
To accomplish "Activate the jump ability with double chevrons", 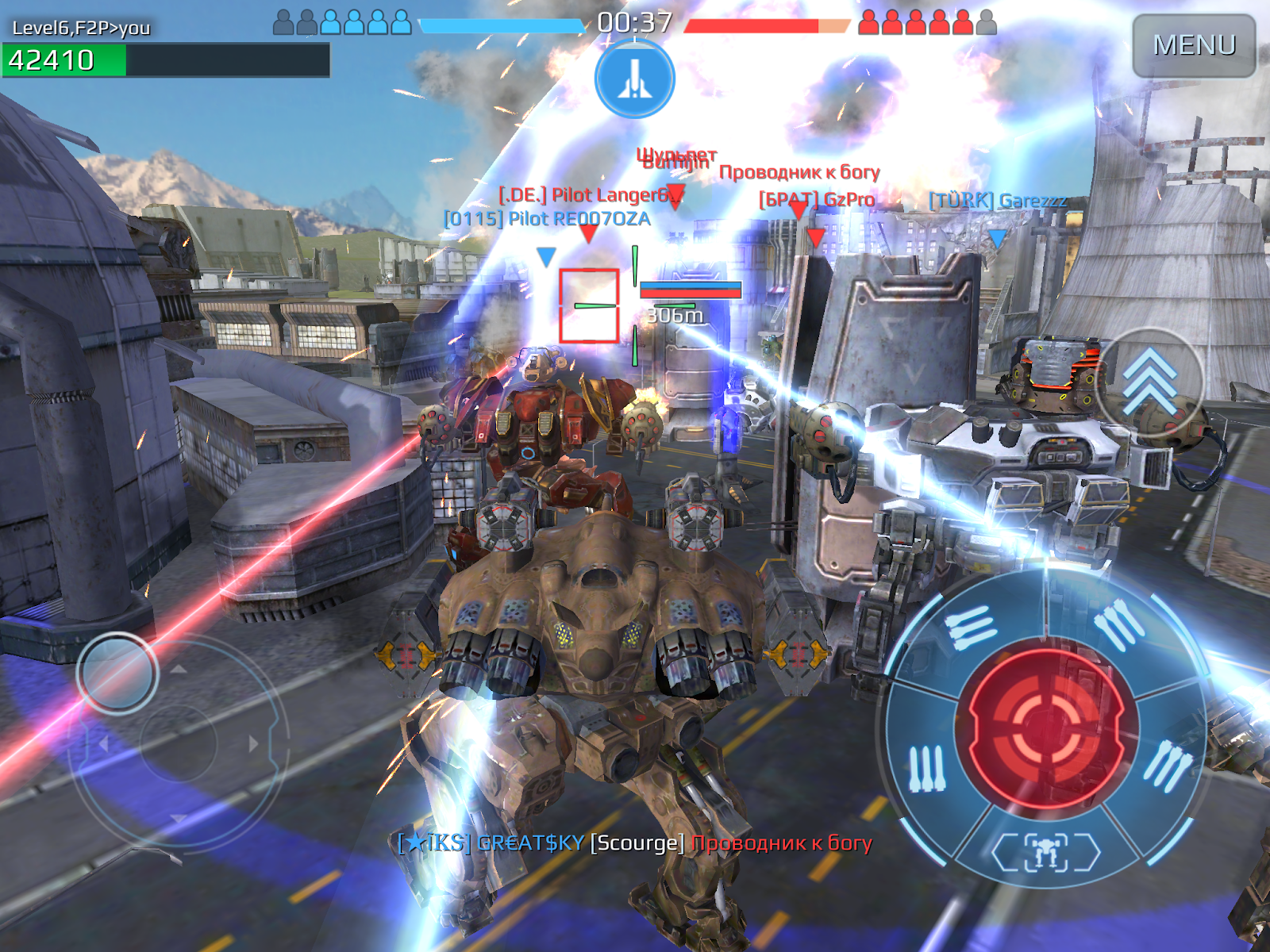I will [1149, 382].
